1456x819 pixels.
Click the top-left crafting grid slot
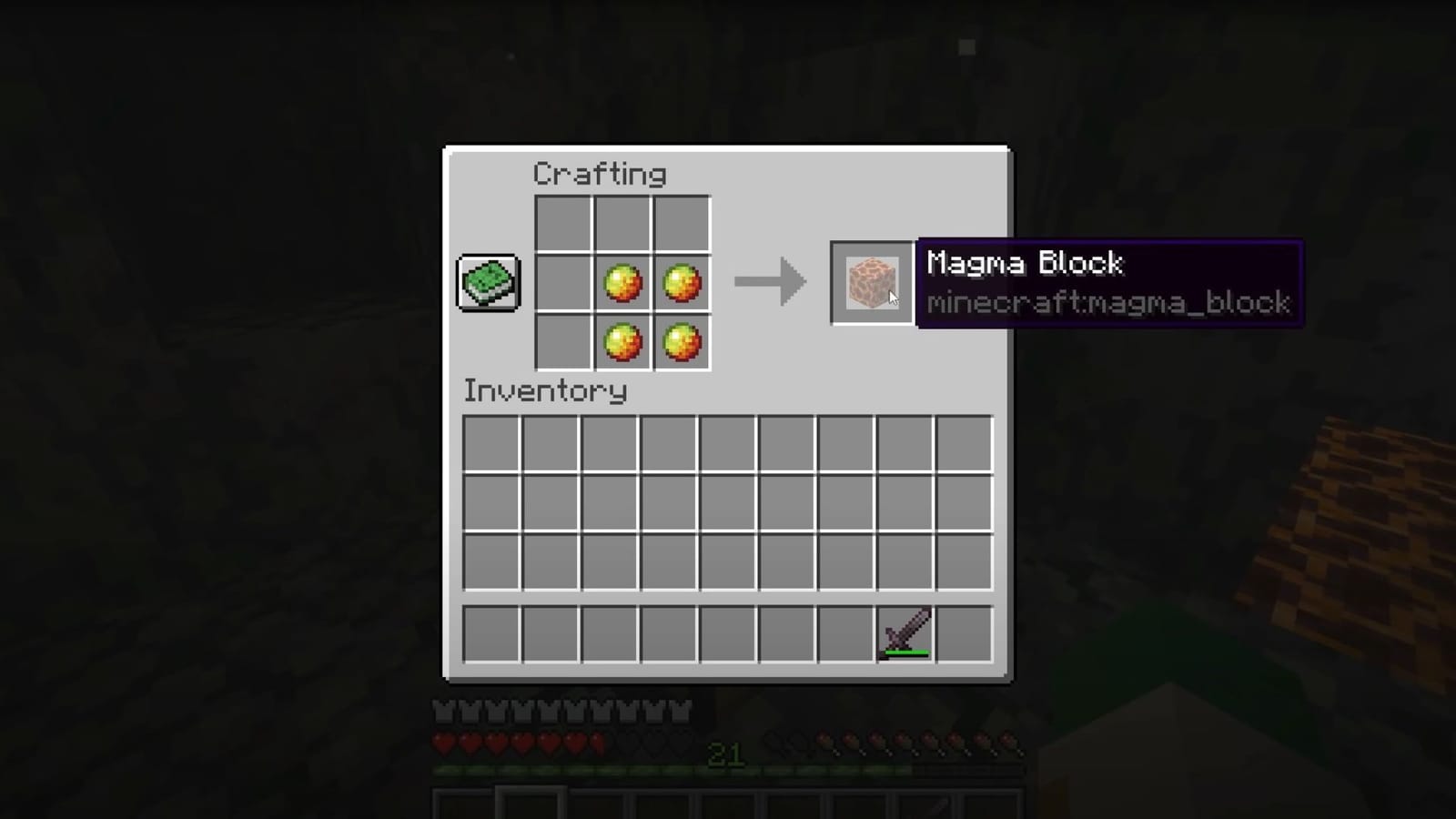tap(564, 225)
